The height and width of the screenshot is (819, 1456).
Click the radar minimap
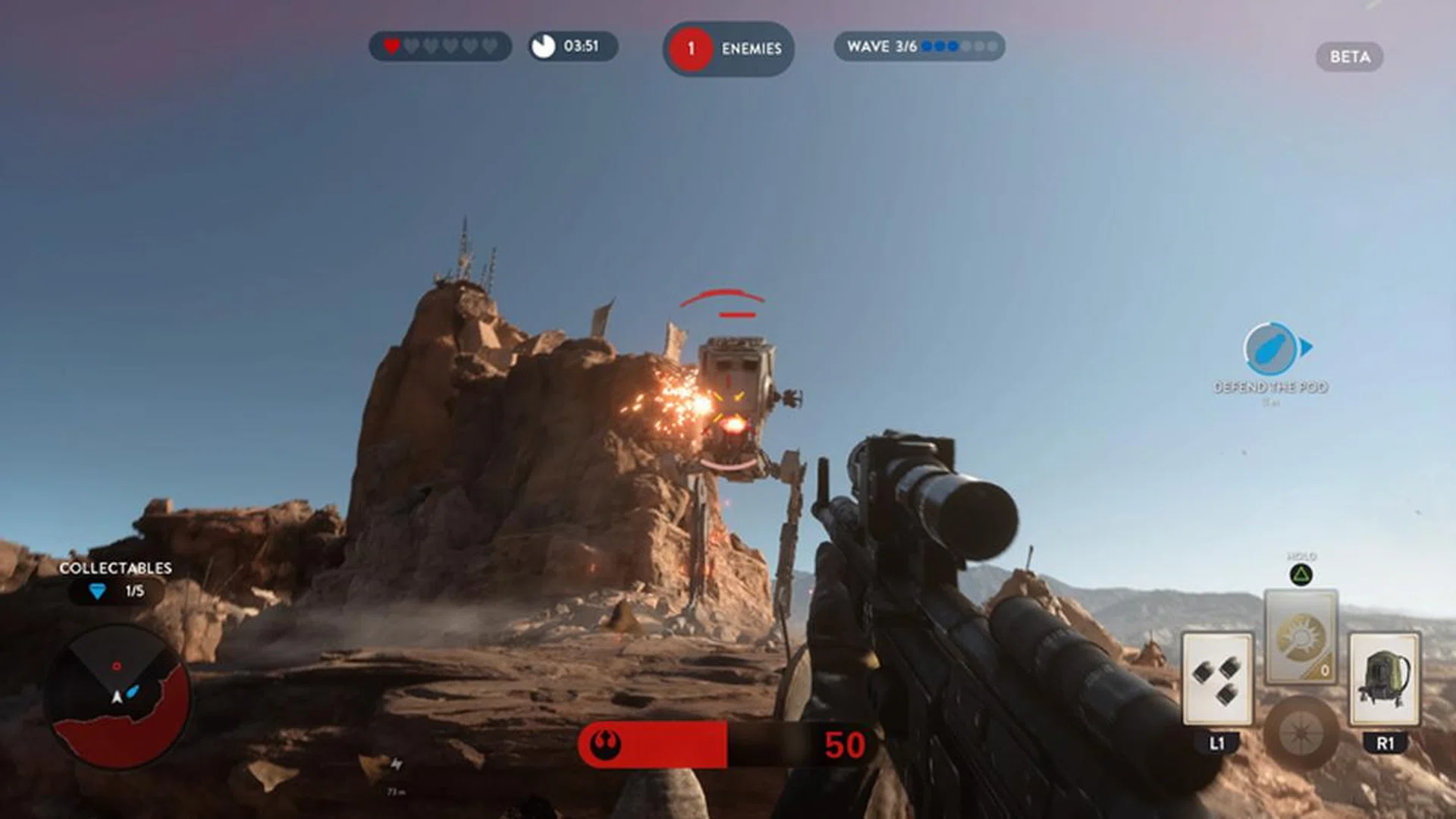tap(118, 696)
